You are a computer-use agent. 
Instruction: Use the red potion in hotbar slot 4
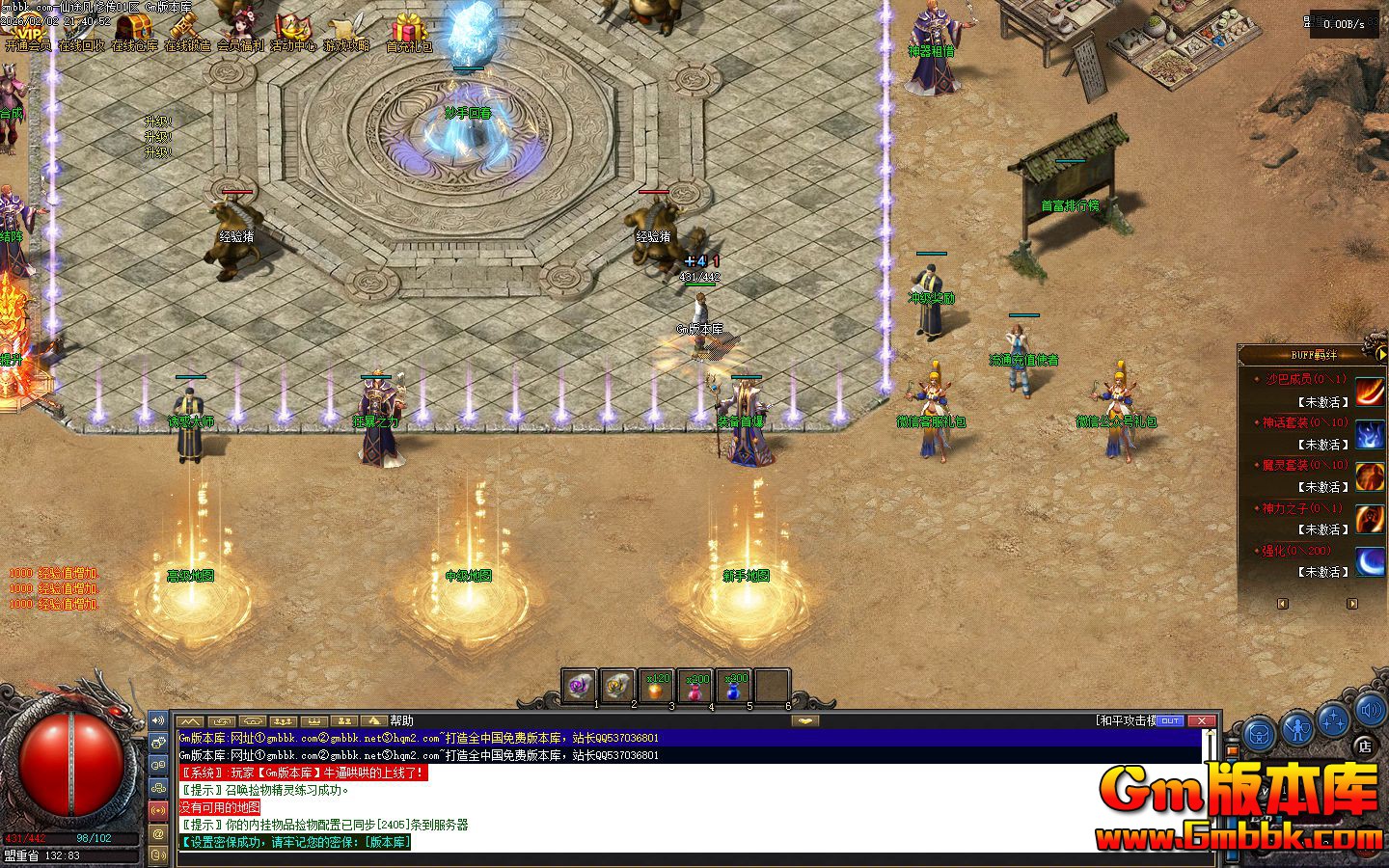pyautogui.click(x=695, y=686)
